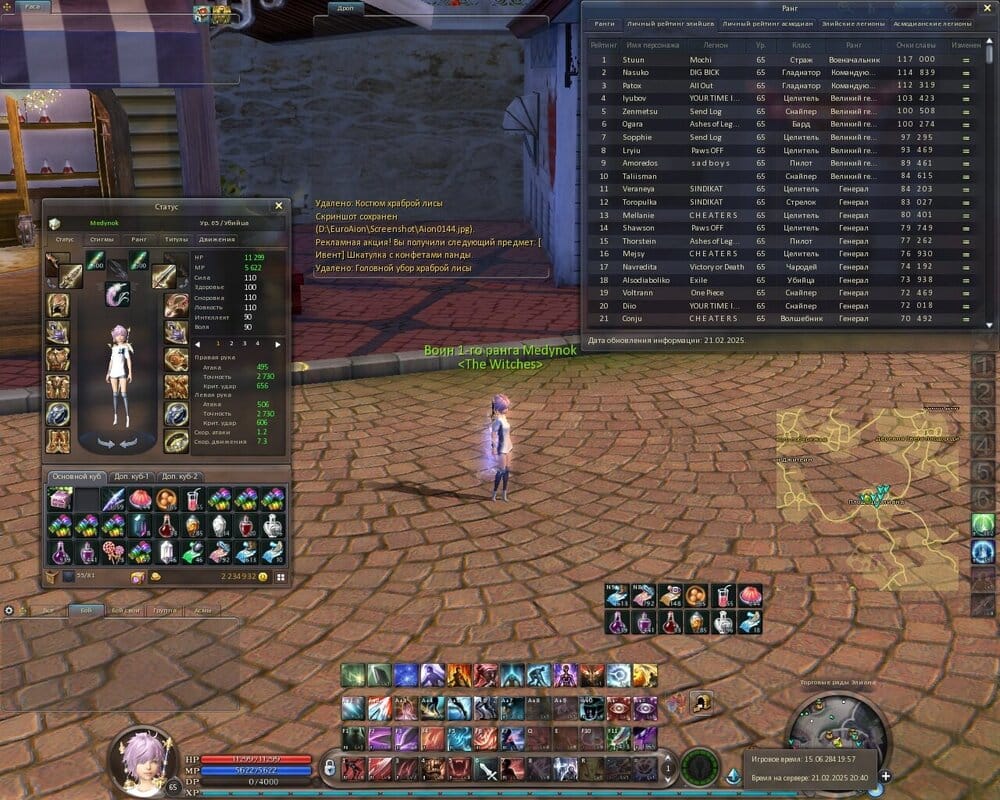Close the Статус character window
This screenshot has width=1000, height=800.
pos(279,206)
